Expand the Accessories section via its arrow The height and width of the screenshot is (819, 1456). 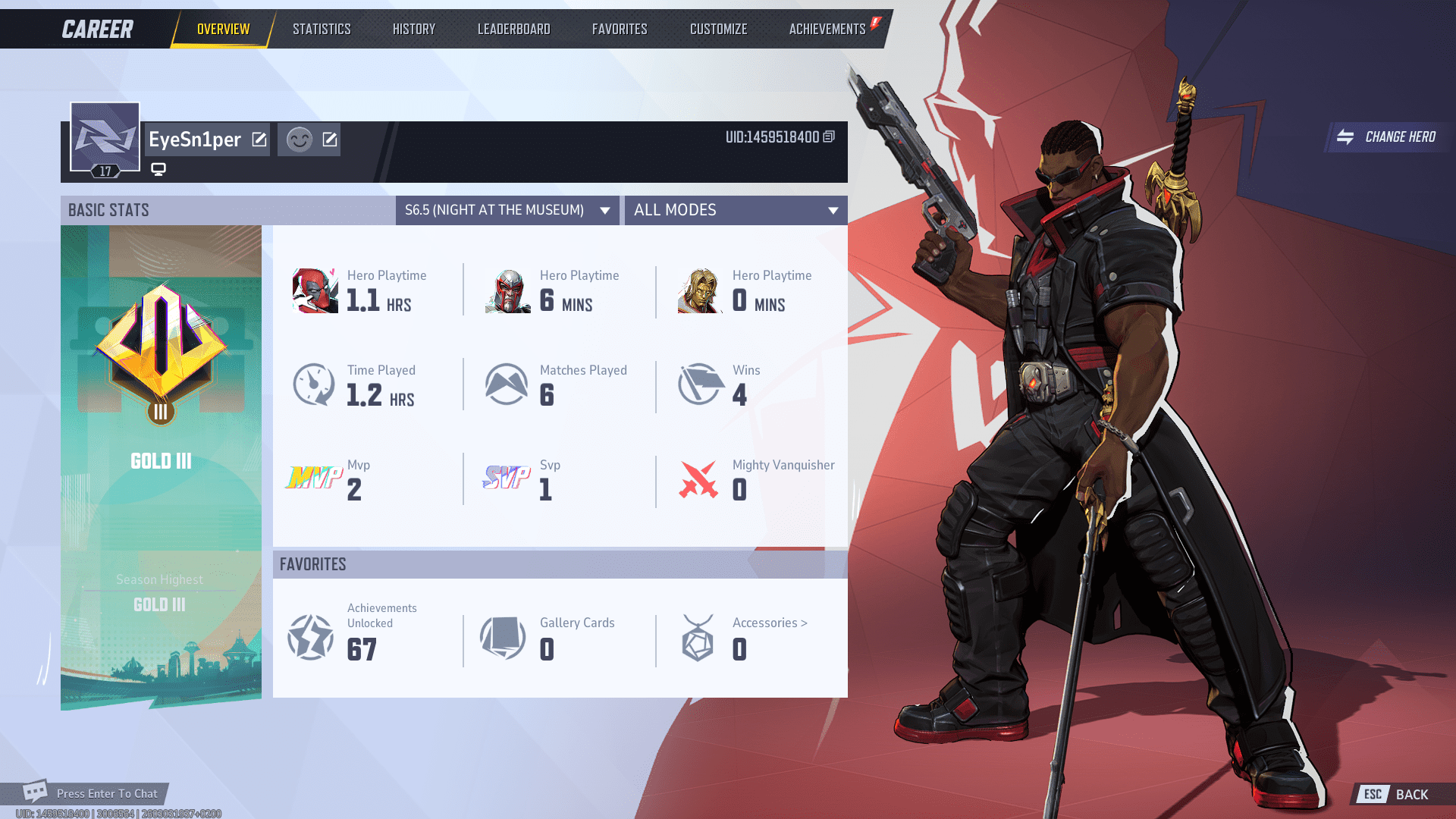[x=804, y=623]
